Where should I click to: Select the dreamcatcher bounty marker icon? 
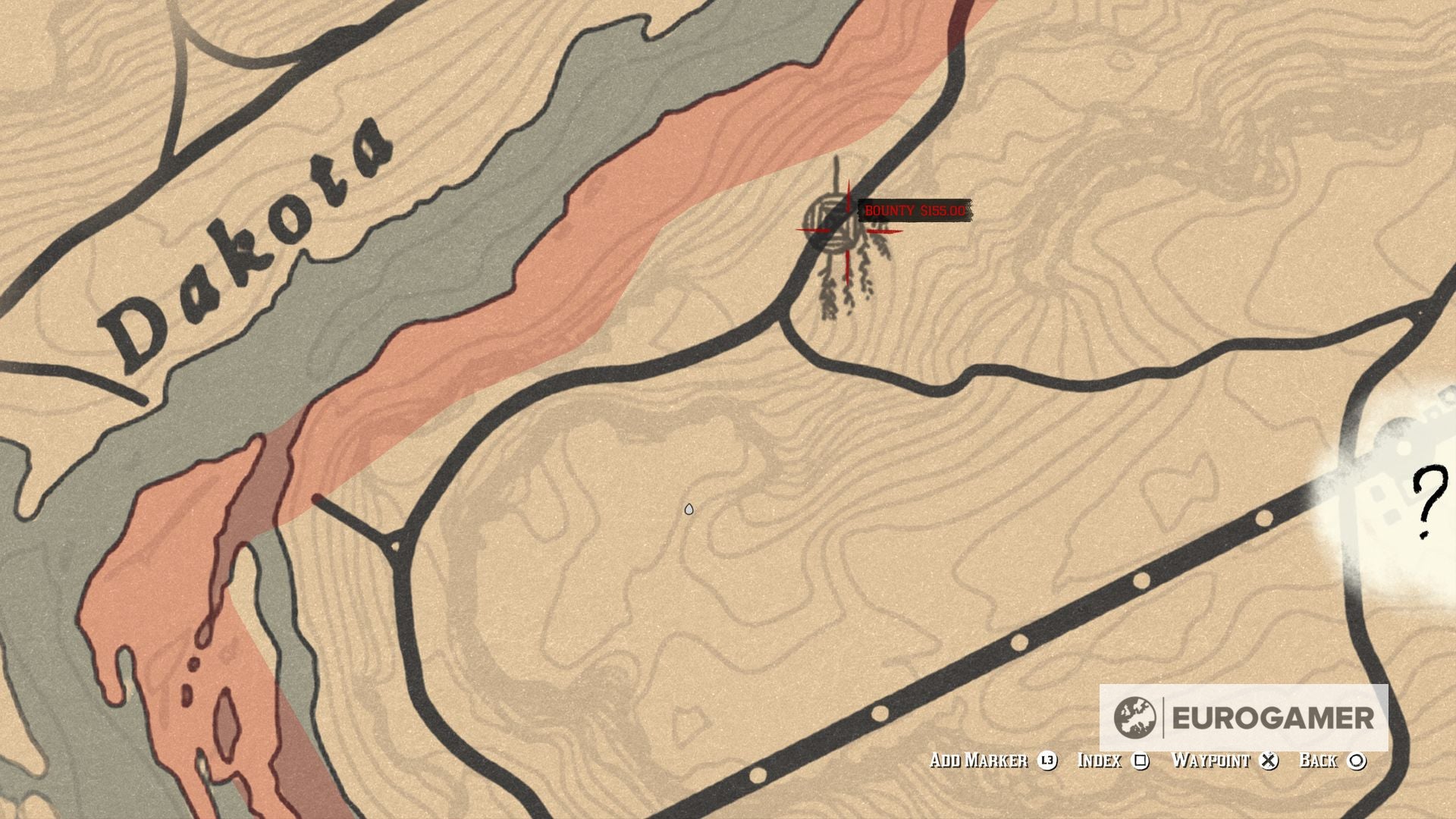tap(830, 224)
